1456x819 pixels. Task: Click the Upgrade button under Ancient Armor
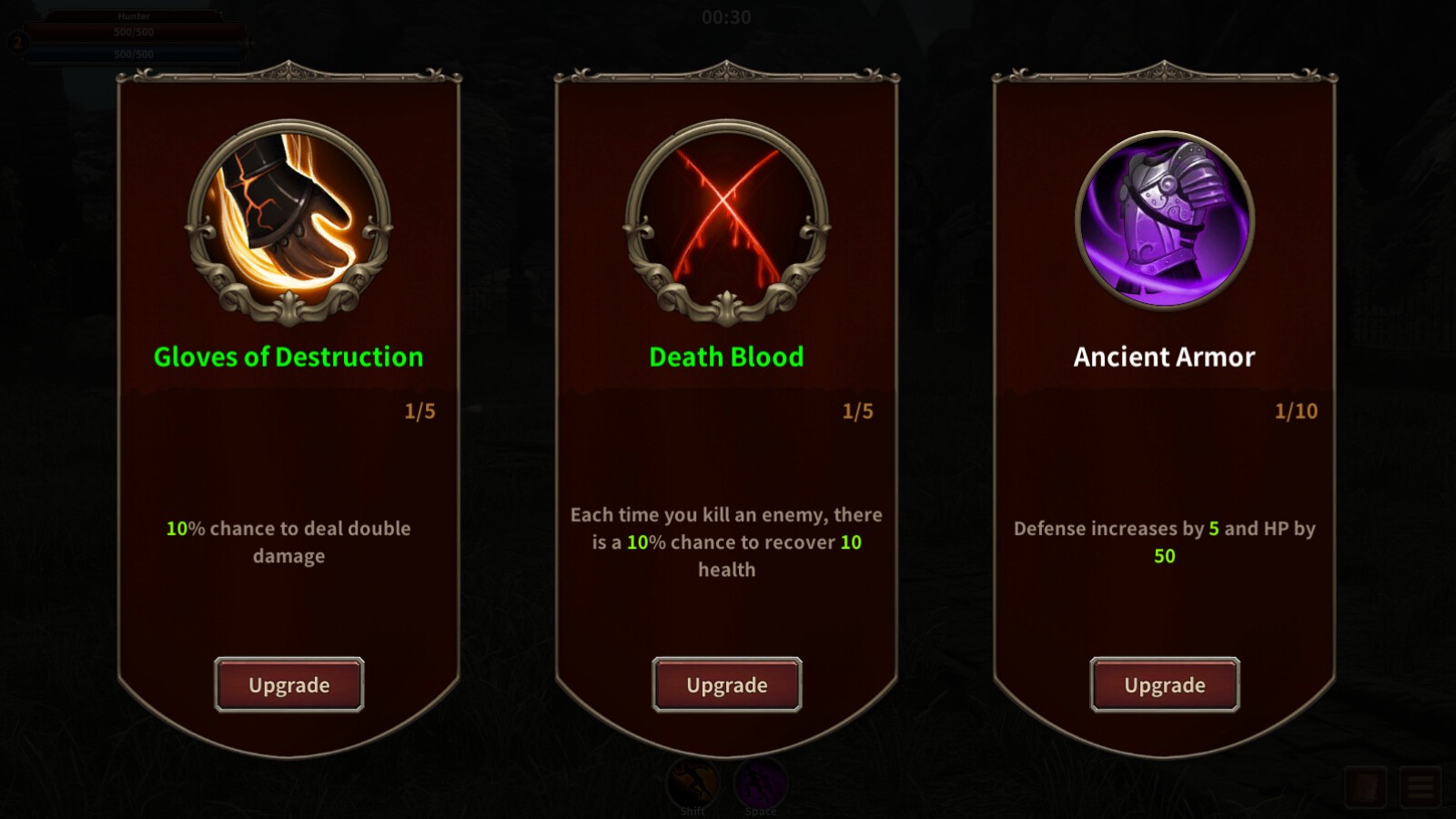pos(1165,684)
